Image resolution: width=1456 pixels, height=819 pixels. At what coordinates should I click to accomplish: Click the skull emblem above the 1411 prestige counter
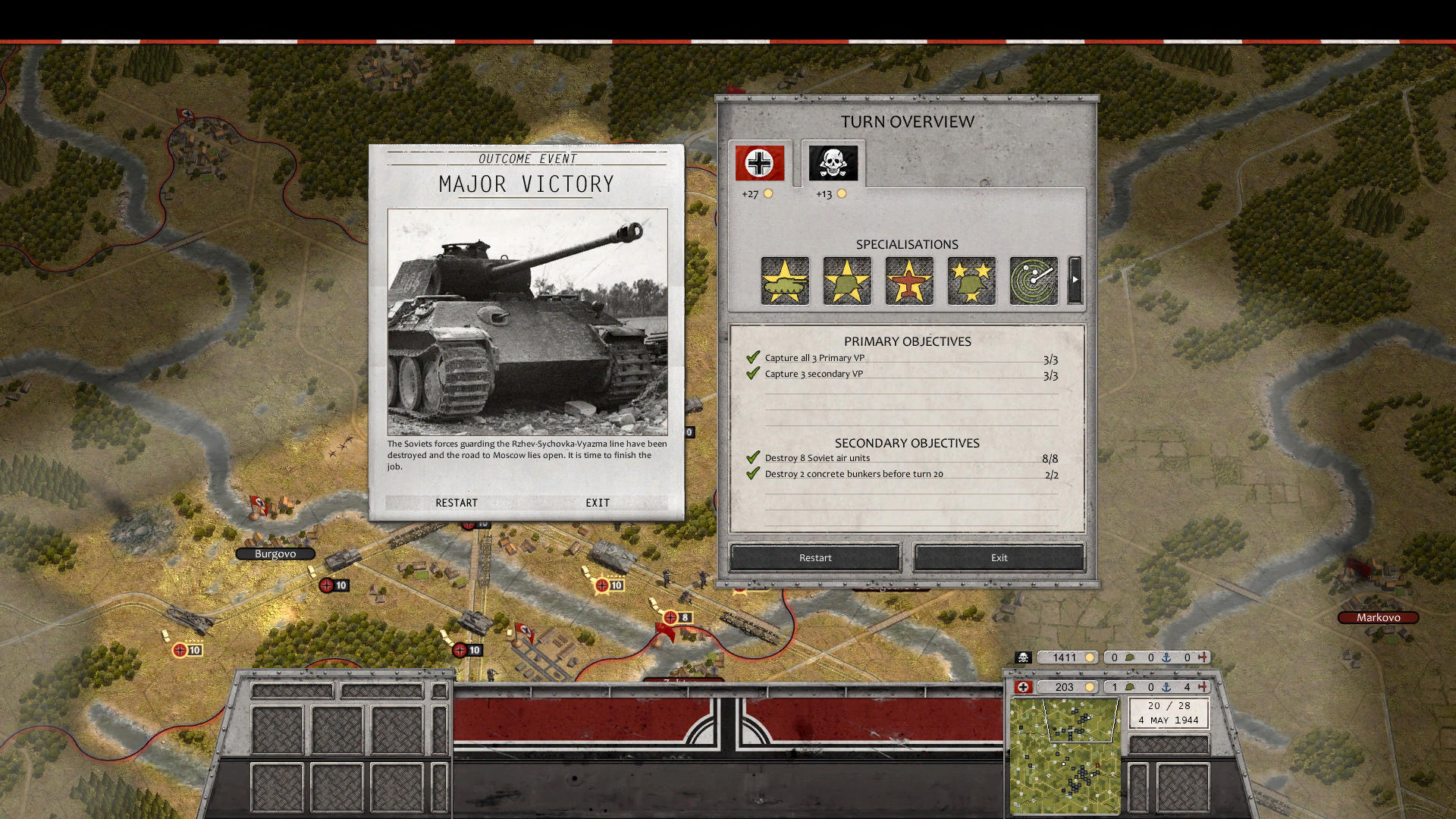click(1023, 657)
